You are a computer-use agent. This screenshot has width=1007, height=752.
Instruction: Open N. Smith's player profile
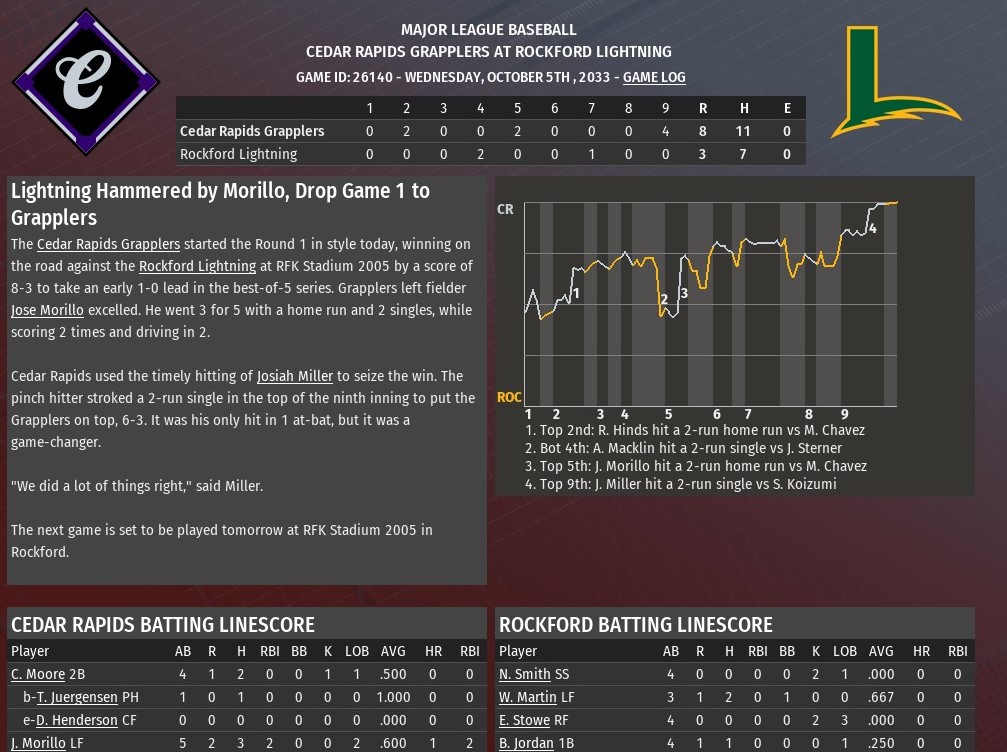tap(525, 675)
